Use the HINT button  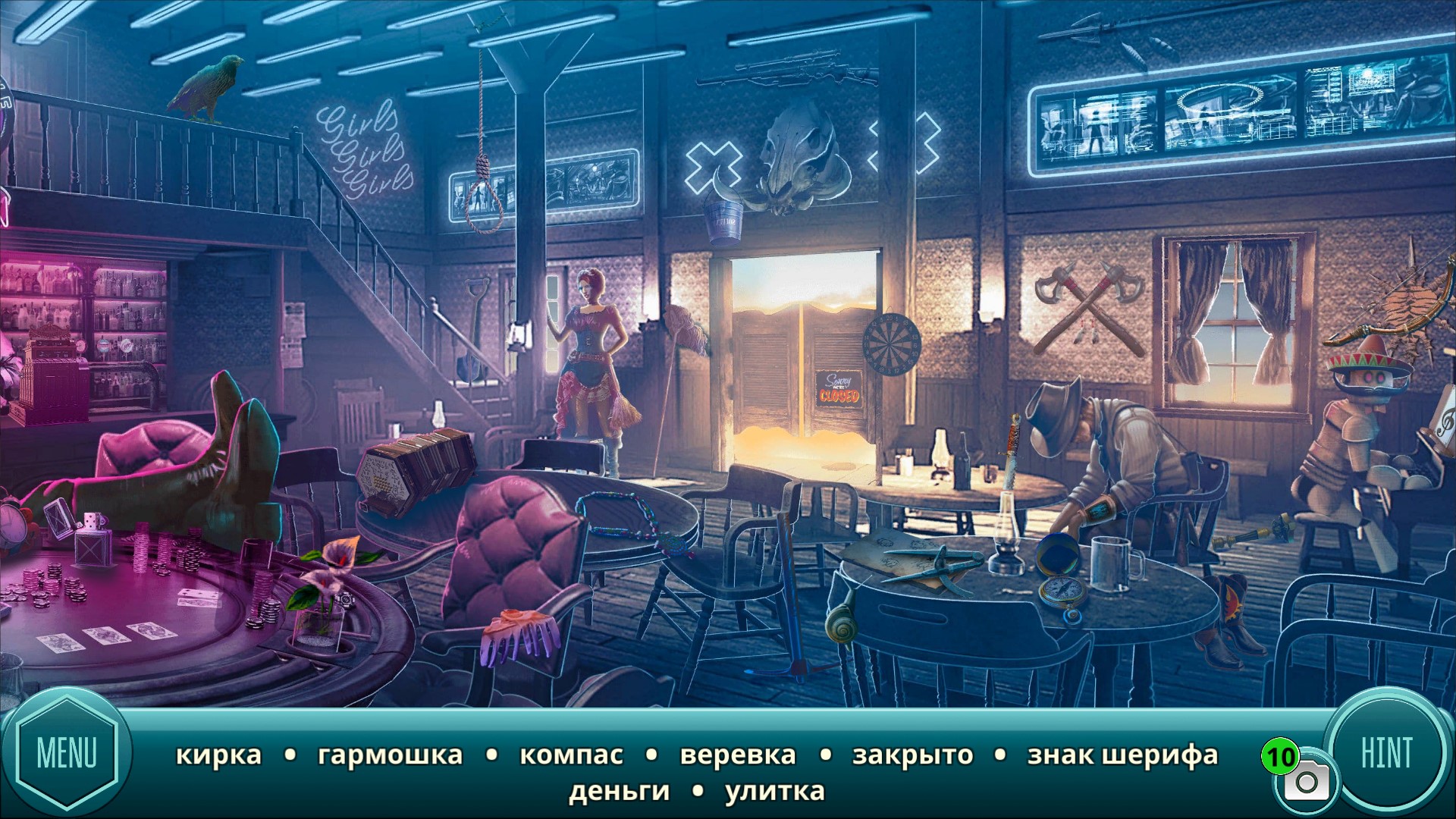click(1386, 753)
